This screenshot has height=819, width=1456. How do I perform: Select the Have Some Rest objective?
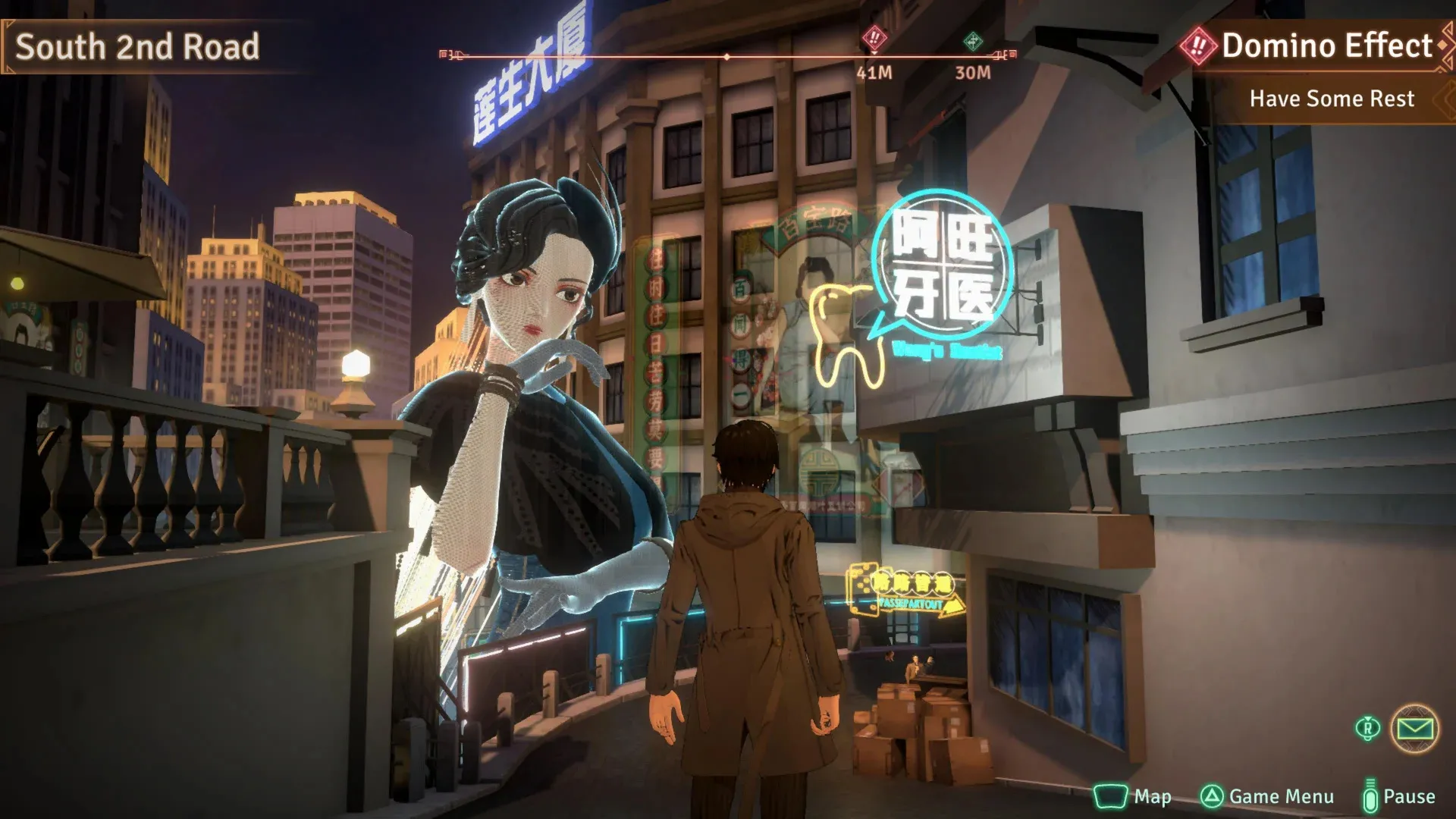[1332, 99]
